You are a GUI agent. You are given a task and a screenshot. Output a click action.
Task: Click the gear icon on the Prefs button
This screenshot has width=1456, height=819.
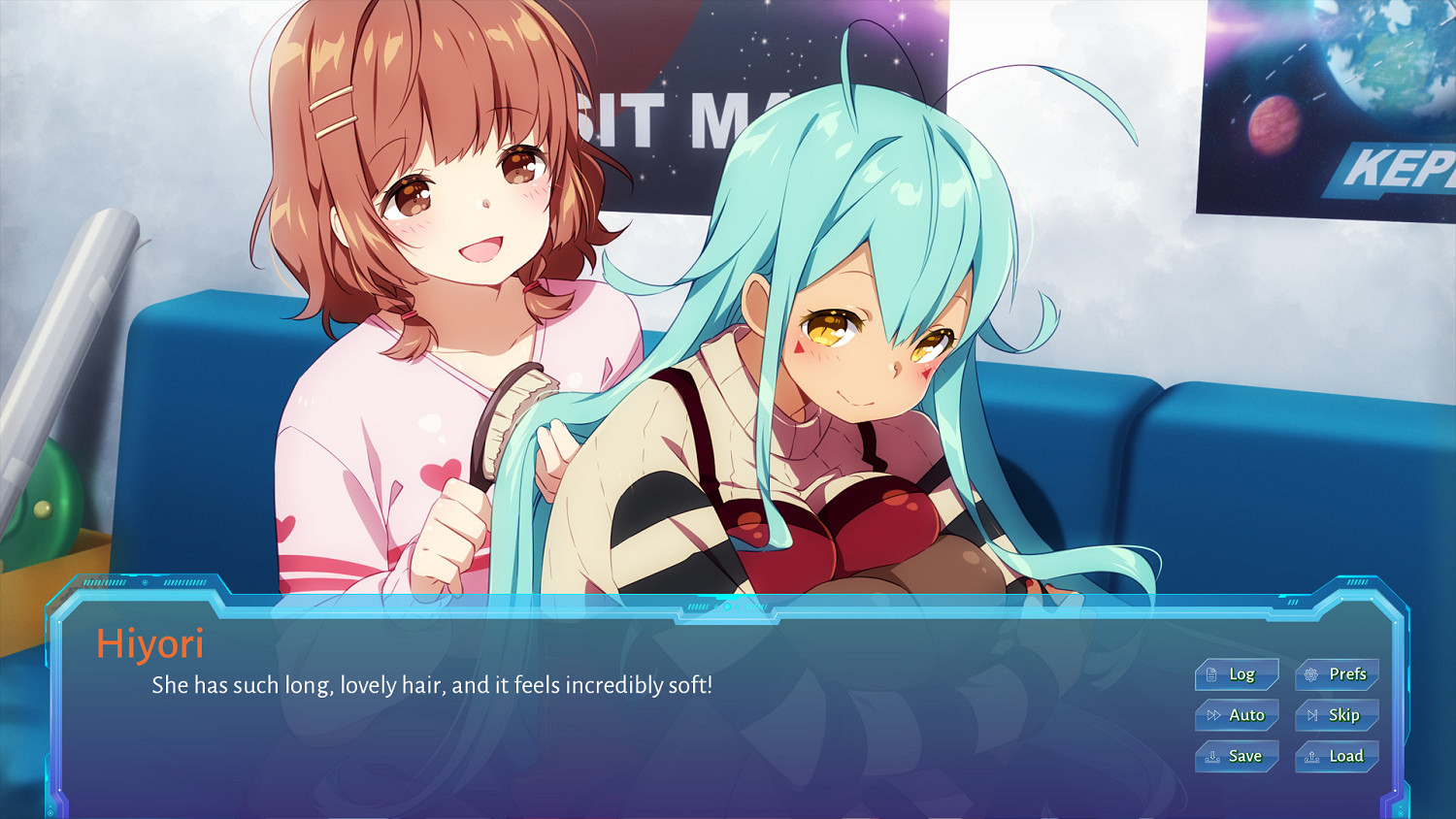(x=1312, y=675)
